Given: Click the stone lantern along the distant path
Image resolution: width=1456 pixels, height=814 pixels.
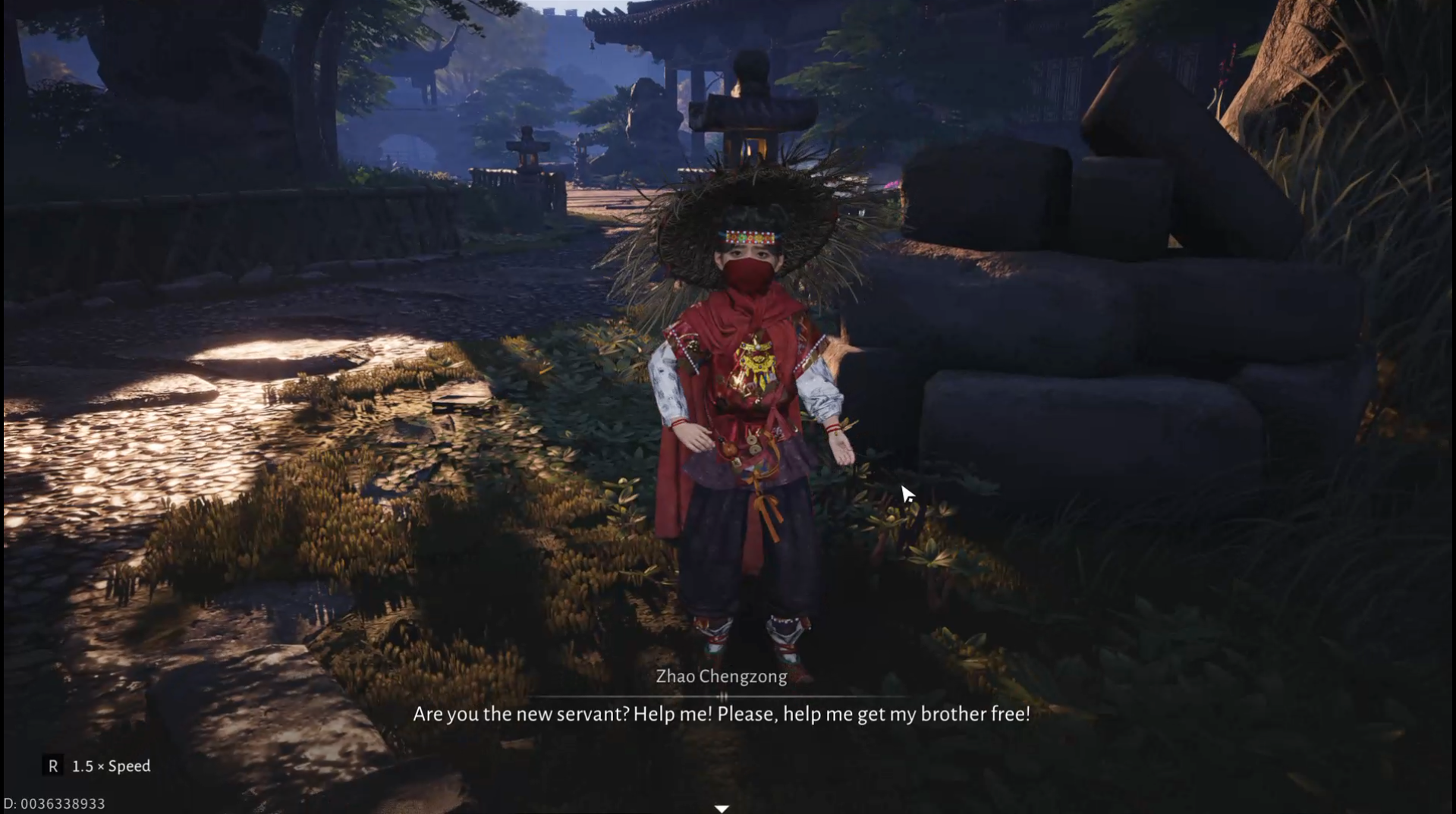Looking at the screenshot, I should pyautogui.click(x=527, y=148).
